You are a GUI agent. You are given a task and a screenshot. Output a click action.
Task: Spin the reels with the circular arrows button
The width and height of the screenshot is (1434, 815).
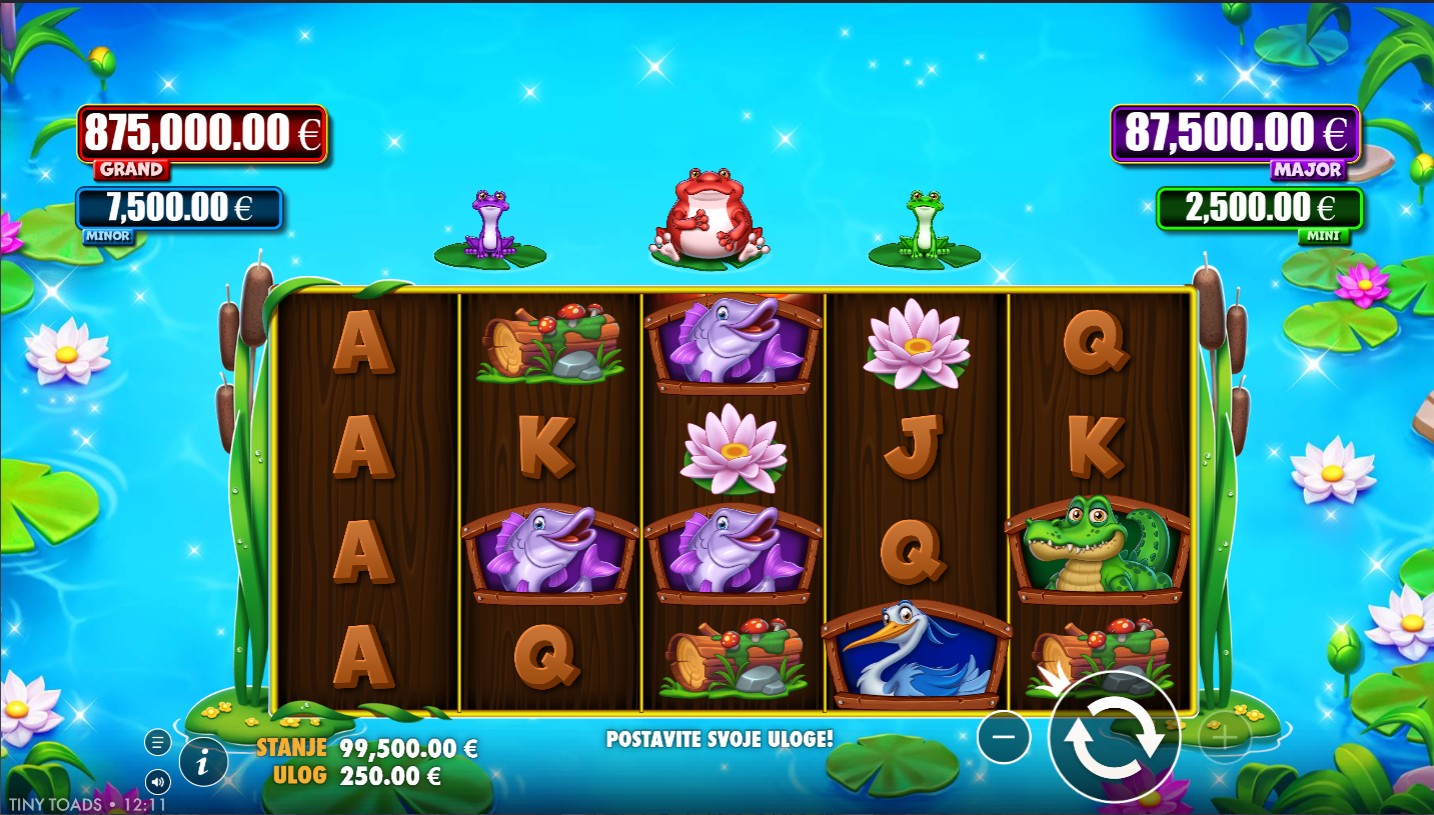click(1114, 738)
